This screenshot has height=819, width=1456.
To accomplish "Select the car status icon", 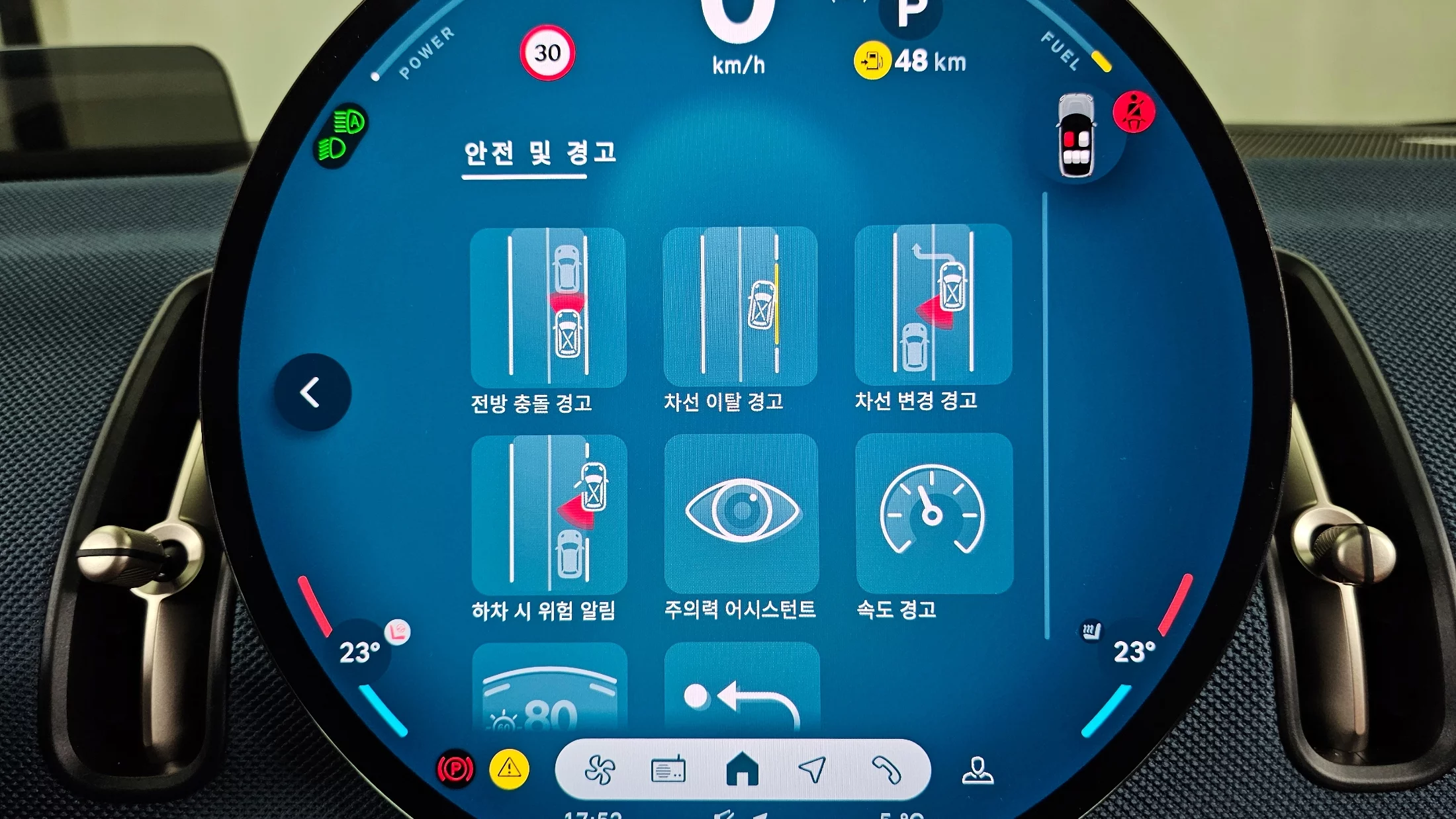I will (1077, 136).
